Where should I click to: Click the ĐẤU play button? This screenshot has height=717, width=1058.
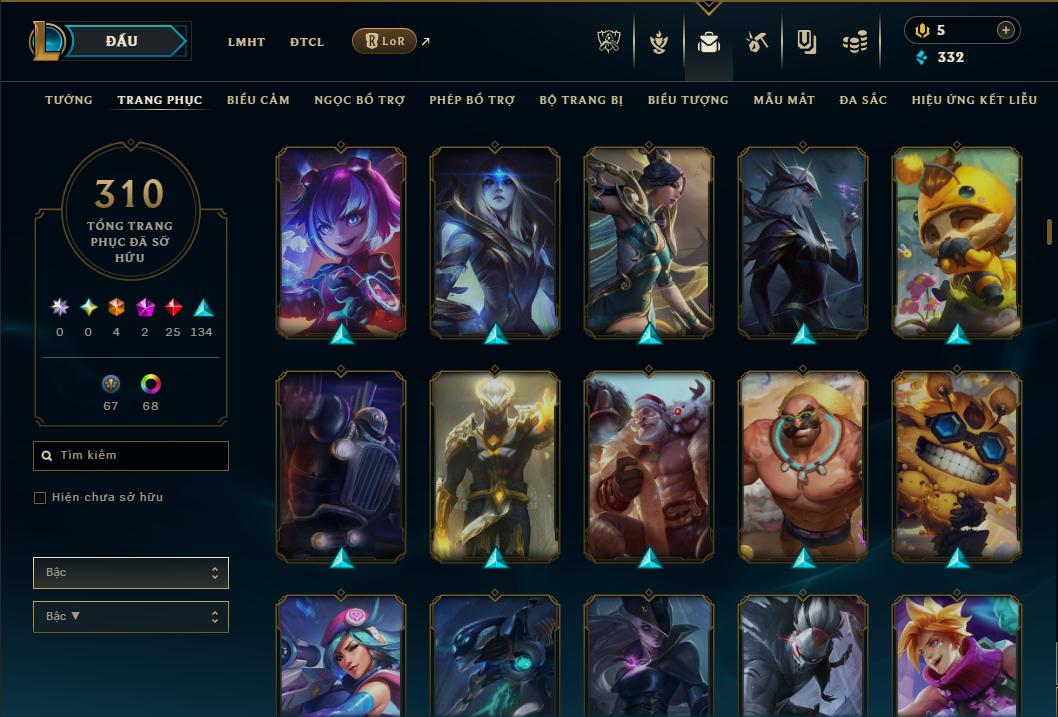[122, 41]
